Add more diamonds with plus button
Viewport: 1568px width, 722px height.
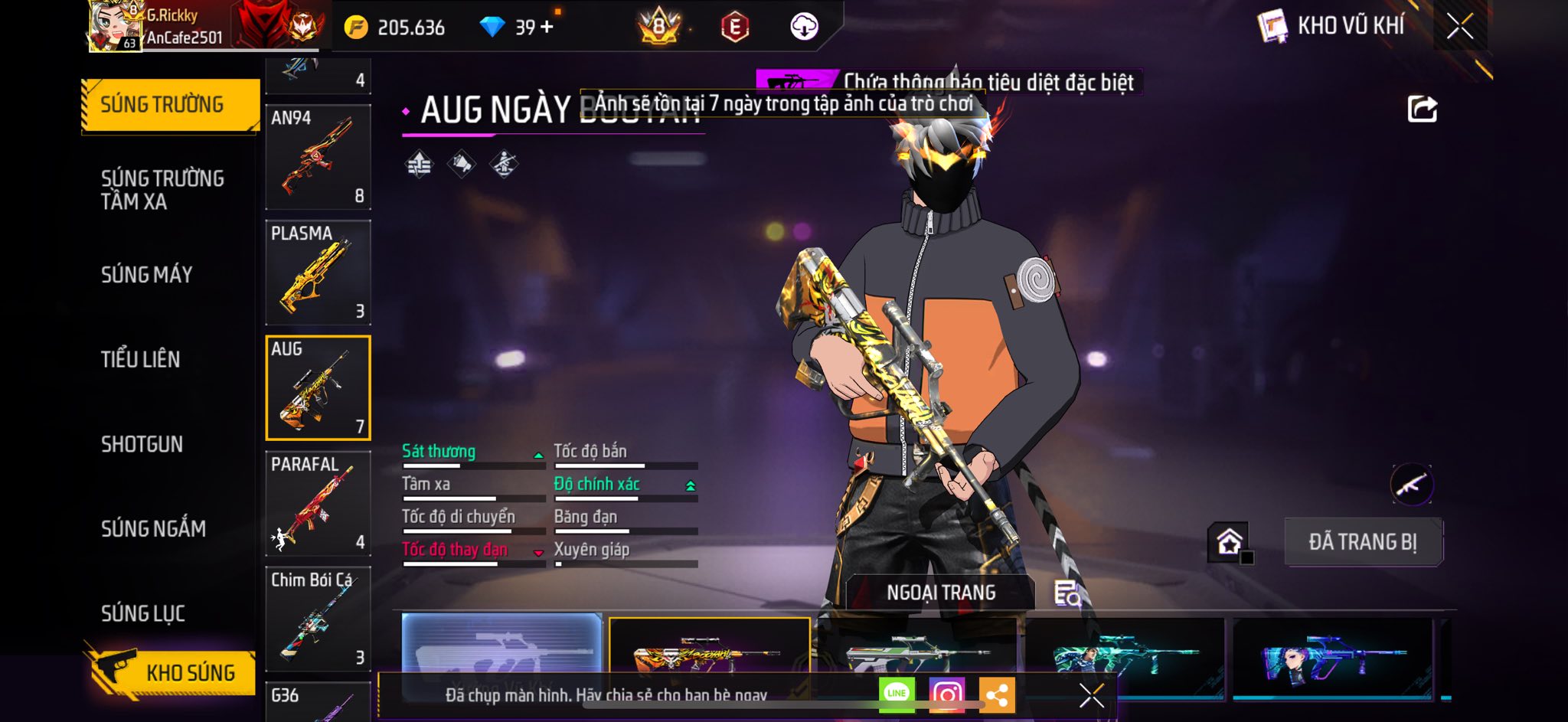pyautogui.click(x=547, y=28)
